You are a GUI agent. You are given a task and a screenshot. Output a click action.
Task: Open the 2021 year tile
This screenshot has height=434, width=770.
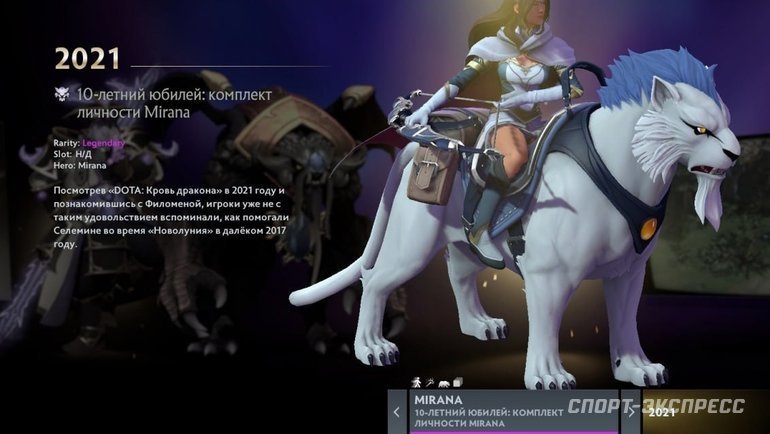pyautogui.click(x=700, y=412)
